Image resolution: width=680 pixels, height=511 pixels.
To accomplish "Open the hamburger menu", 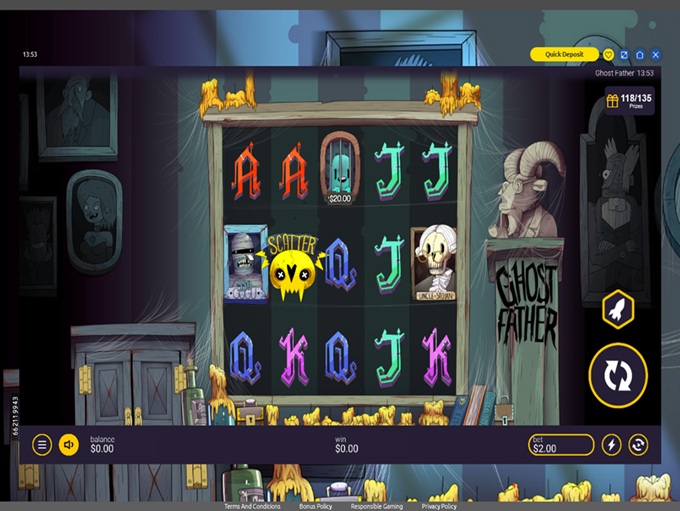I will pyautogui.click(x=42, y=445).
